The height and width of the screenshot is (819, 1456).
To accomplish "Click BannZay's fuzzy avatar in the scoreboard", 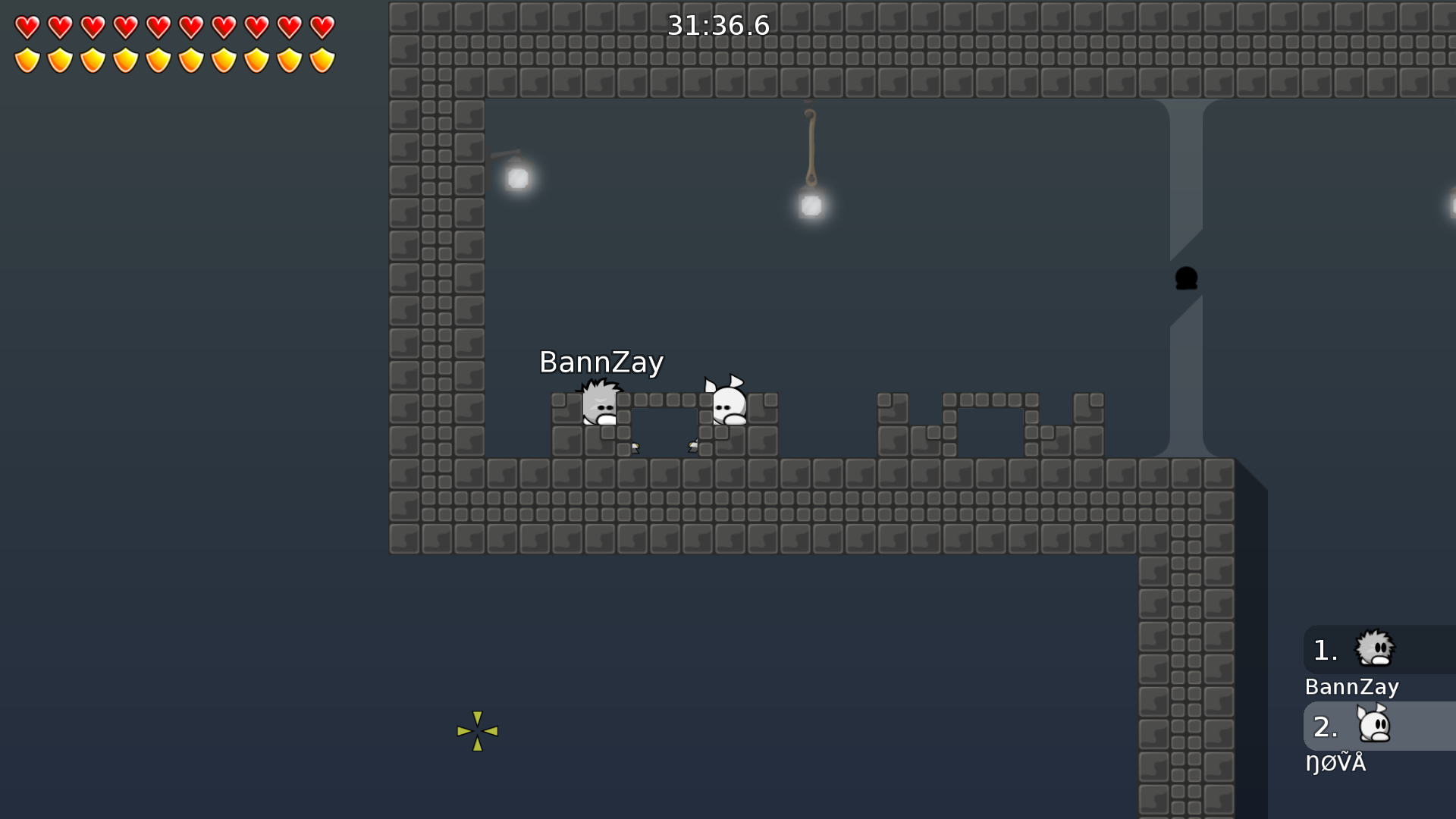I will click(1374, 648).
